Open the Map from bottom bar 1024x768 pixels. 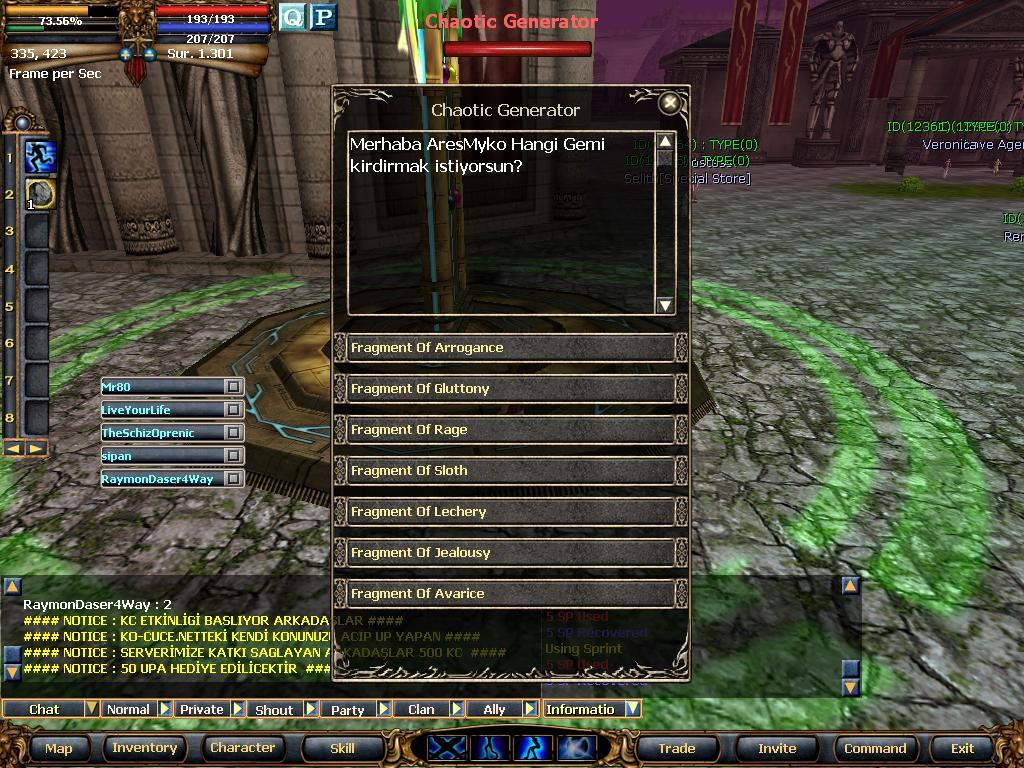coord(58,748)
